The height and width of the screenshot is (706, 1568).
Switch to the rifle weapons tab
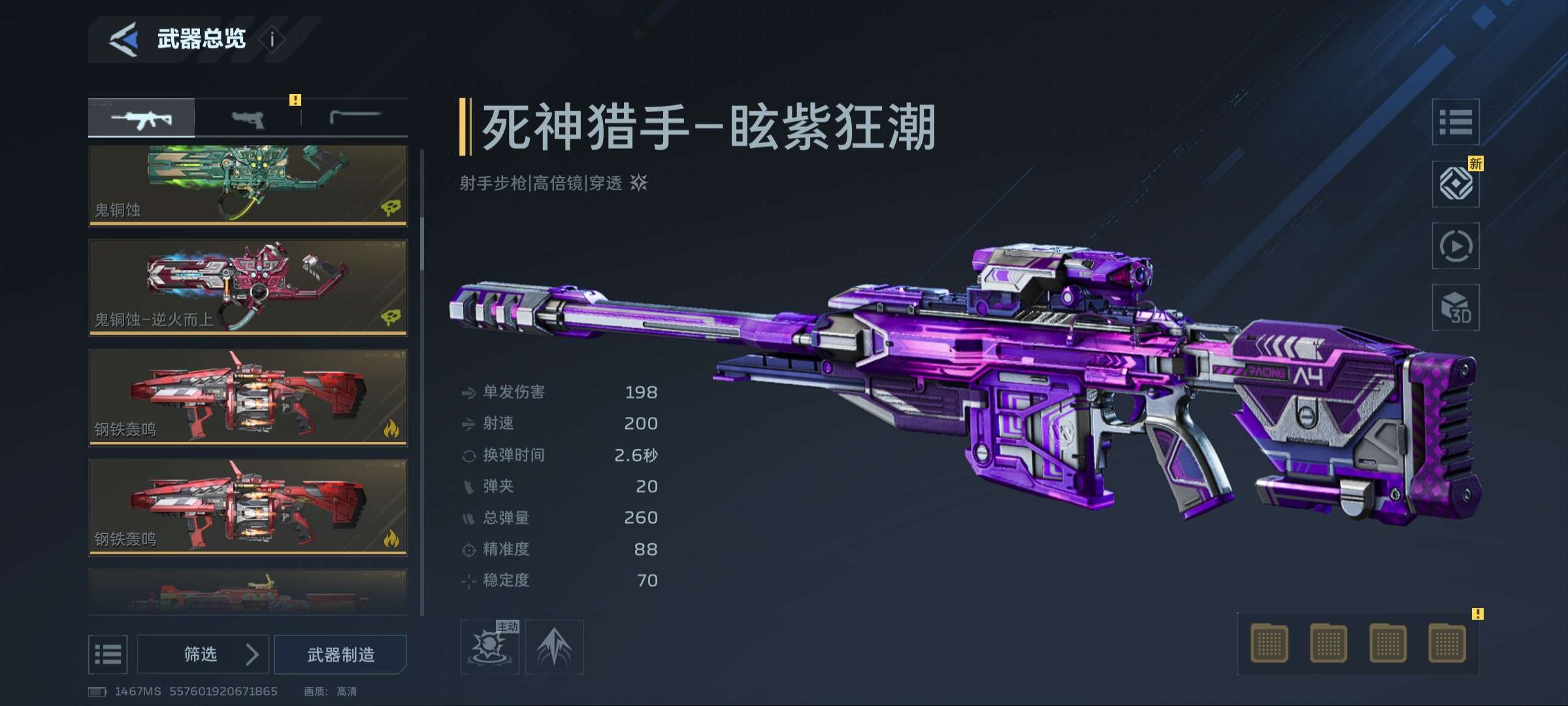tap(141, 118)
